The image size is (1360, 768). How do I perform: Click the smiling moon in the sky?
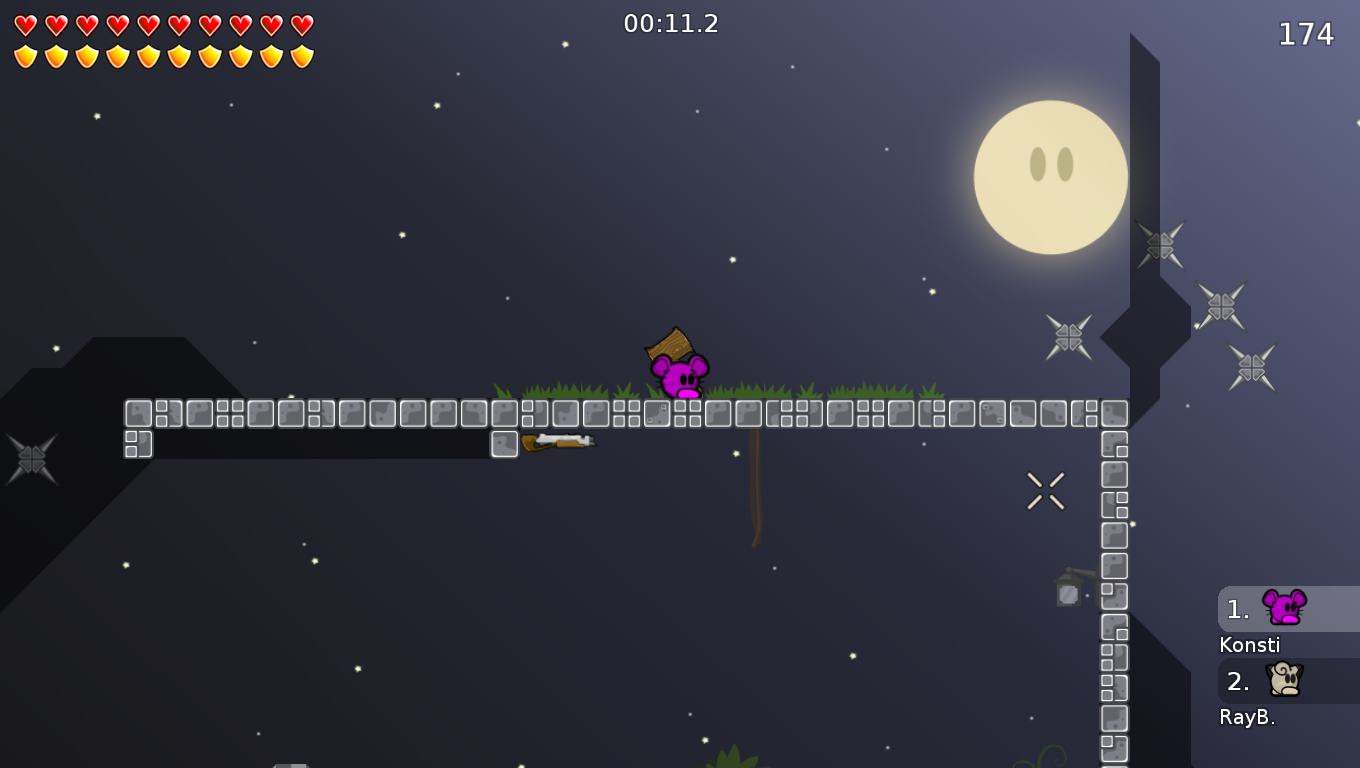tap(1050, 177)
